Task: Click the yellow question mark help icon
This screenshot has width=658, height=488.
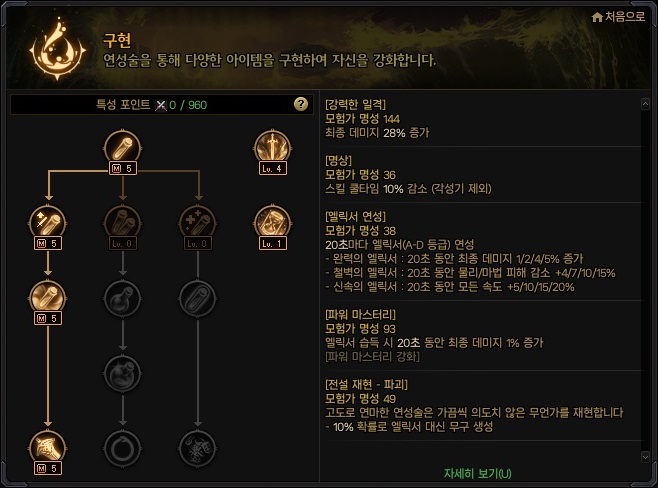Action: click(300, 104)
